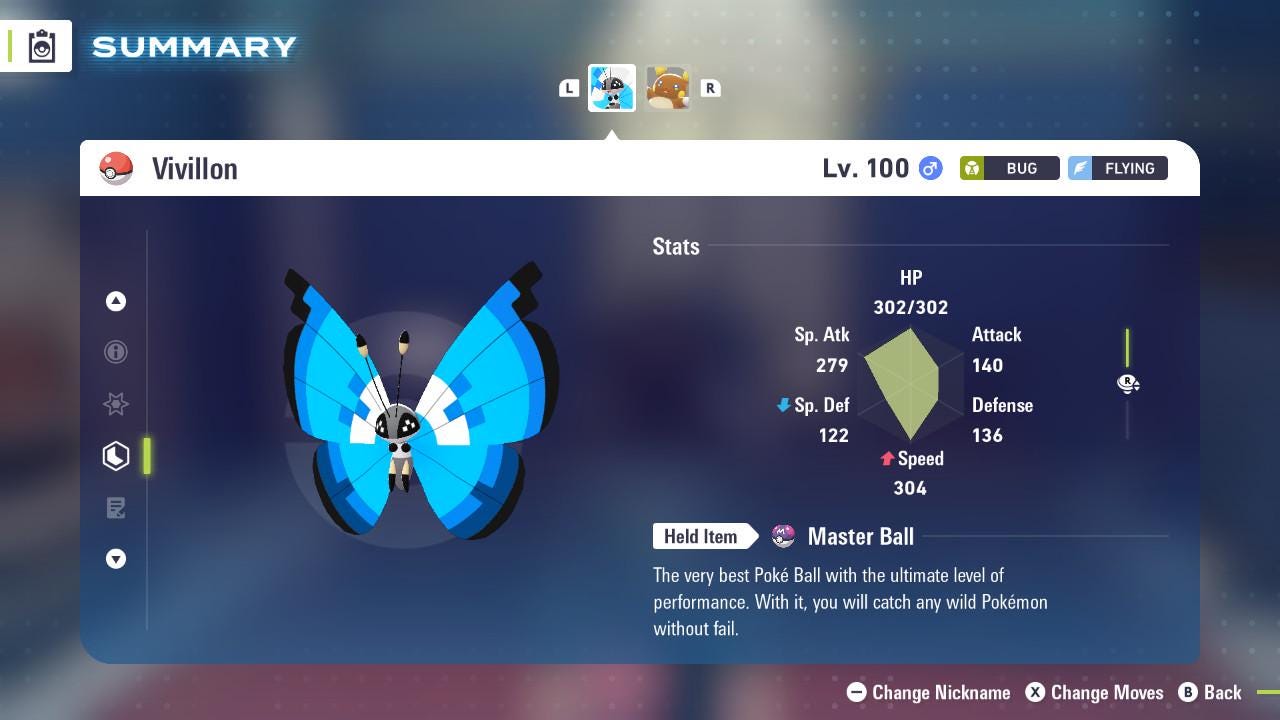
Task: Click the Poké Ball icon beside Vivillon's name
Action: [114, 168]
